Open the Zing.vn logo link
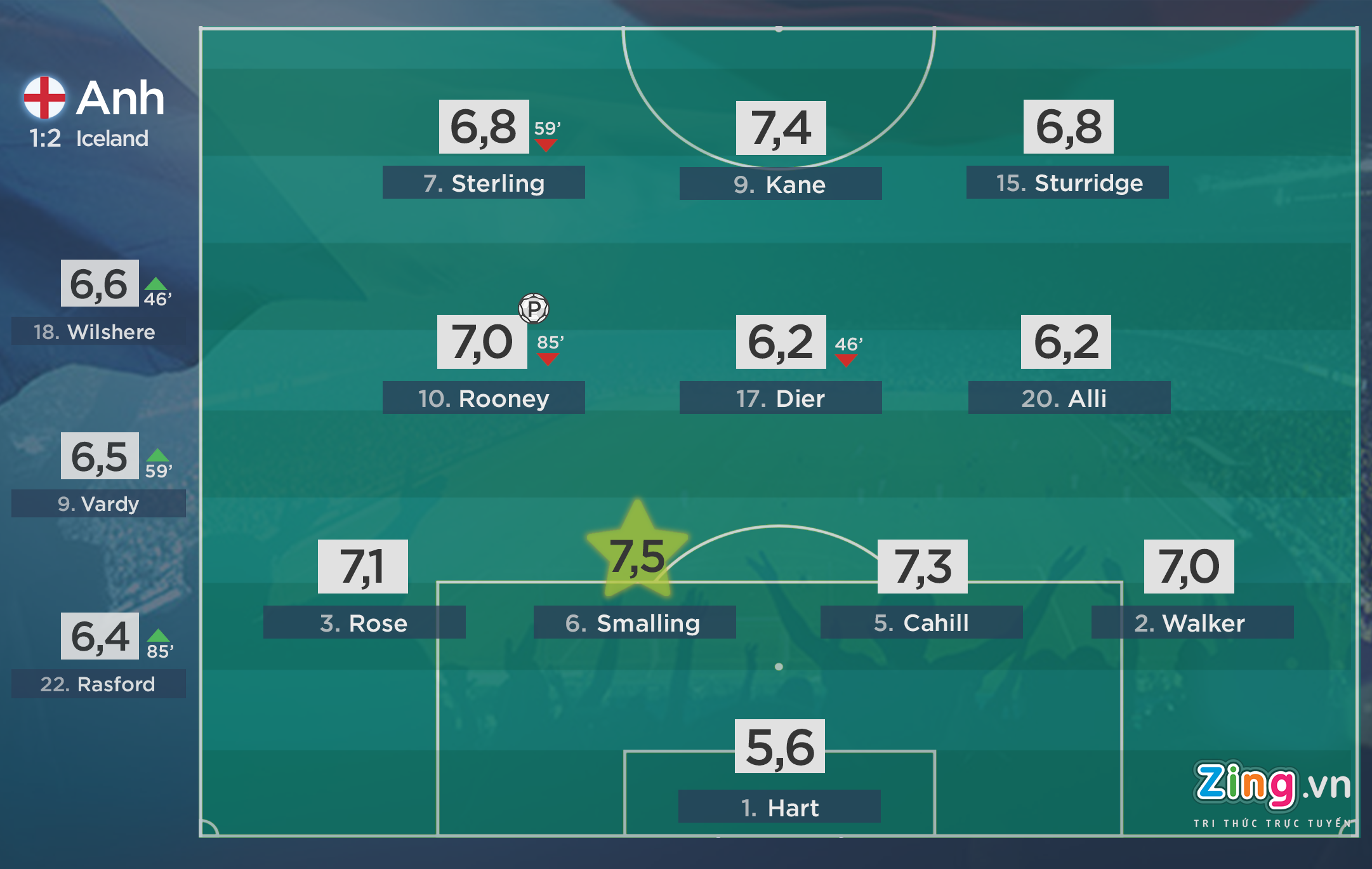The height and width of the screenshot is (869, 1372). pyautogui.click(x=1272, y=790)
